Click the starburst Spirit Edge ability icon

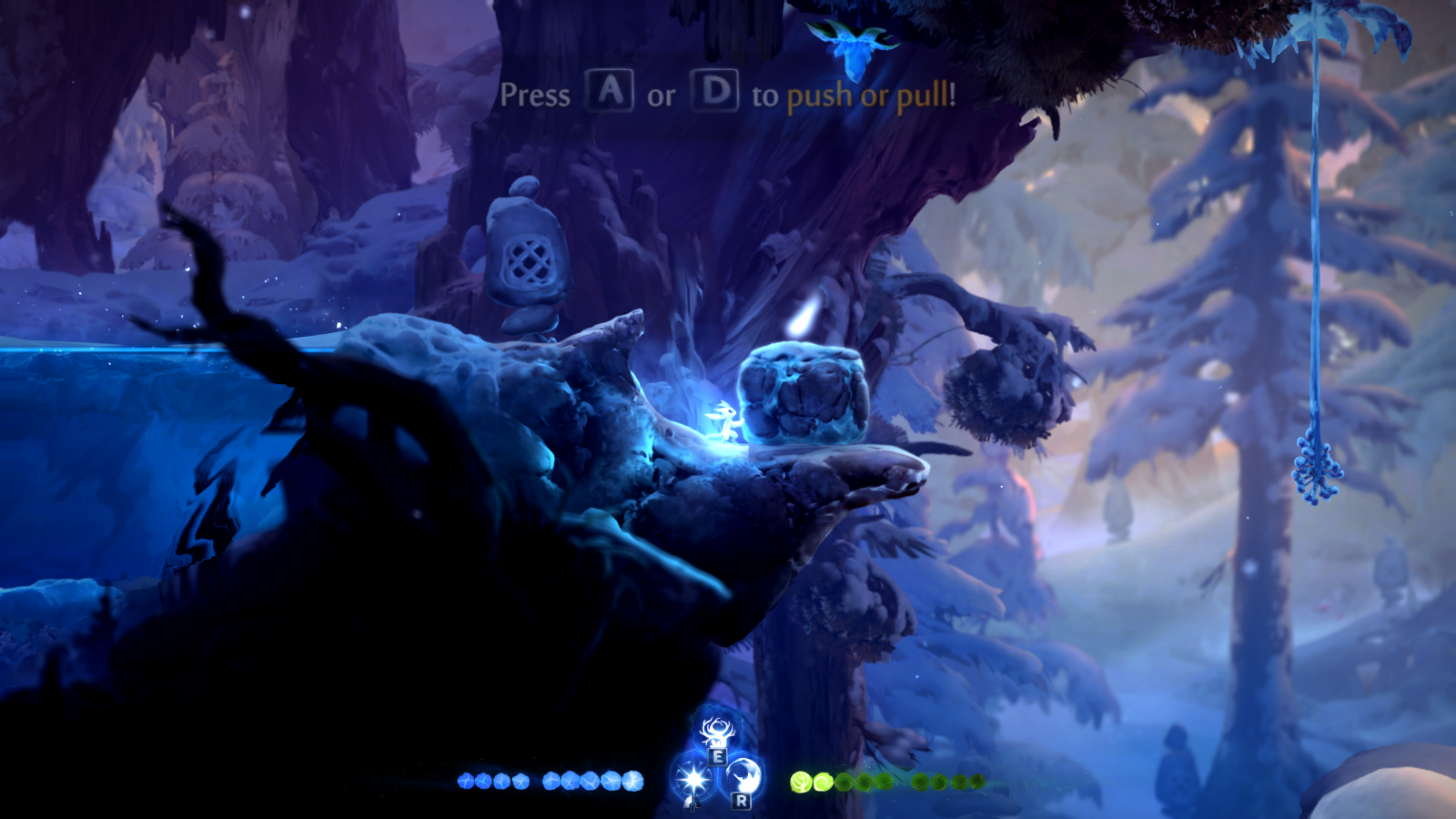[x=695, y=778]
